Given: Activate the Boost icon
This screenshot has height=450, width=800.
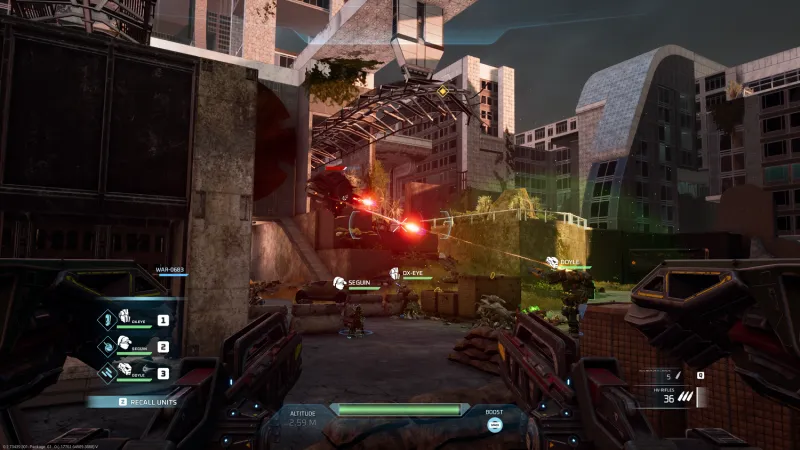Looking at the screenshot, I should point(494,424).
